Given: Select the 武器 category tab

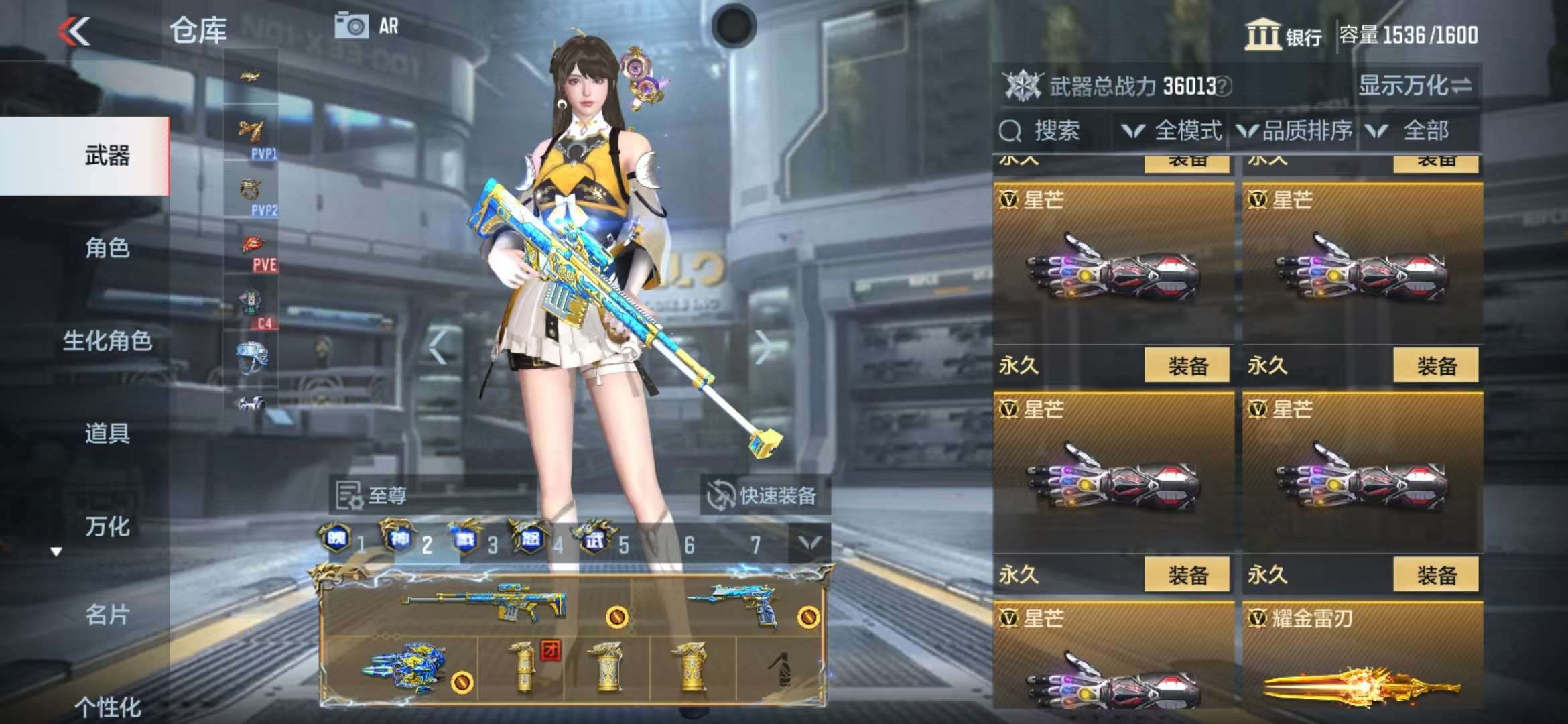Looking at the screenshot, I should [x=107, y=156].
